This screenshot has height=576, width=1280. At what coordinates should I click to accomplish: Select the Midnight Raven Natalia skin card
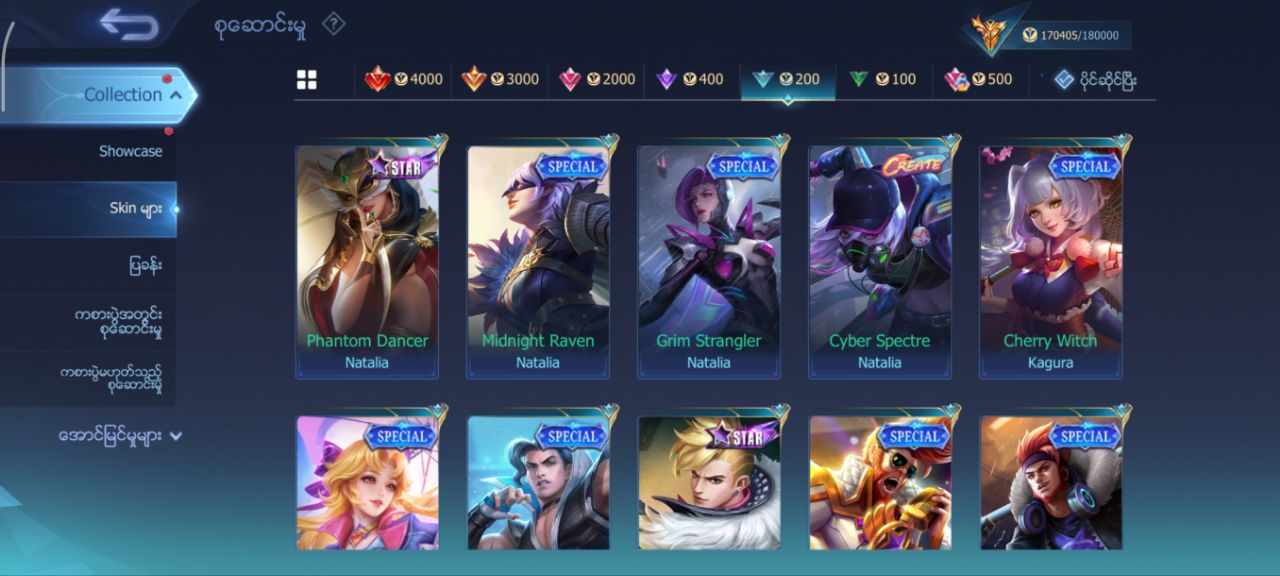pos(538,260)
